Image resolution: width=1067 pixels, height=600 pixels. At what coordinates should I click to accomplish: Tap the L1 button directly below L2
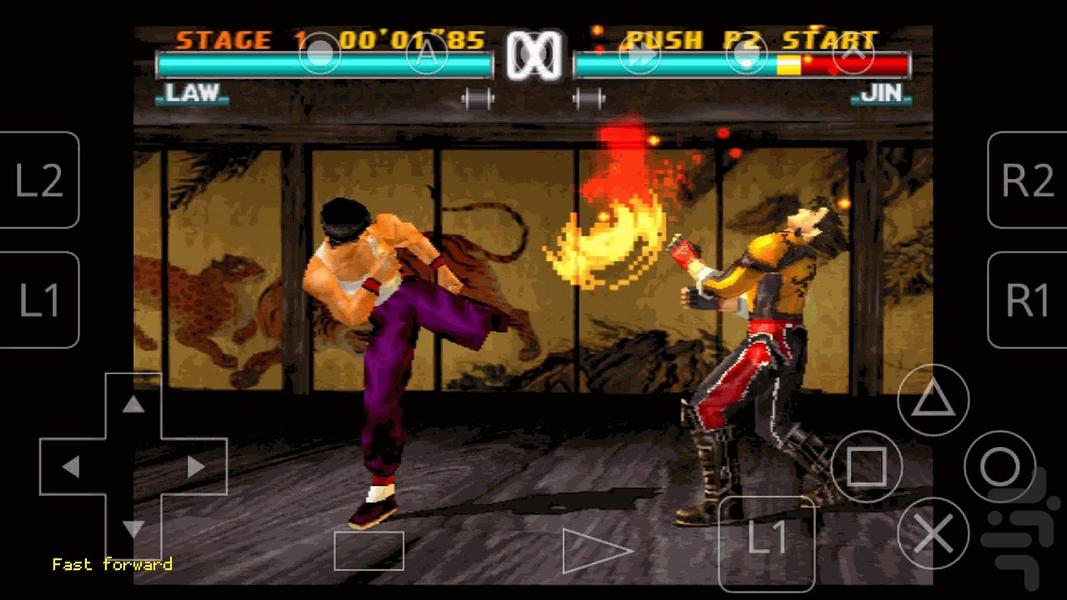[40, 299]
